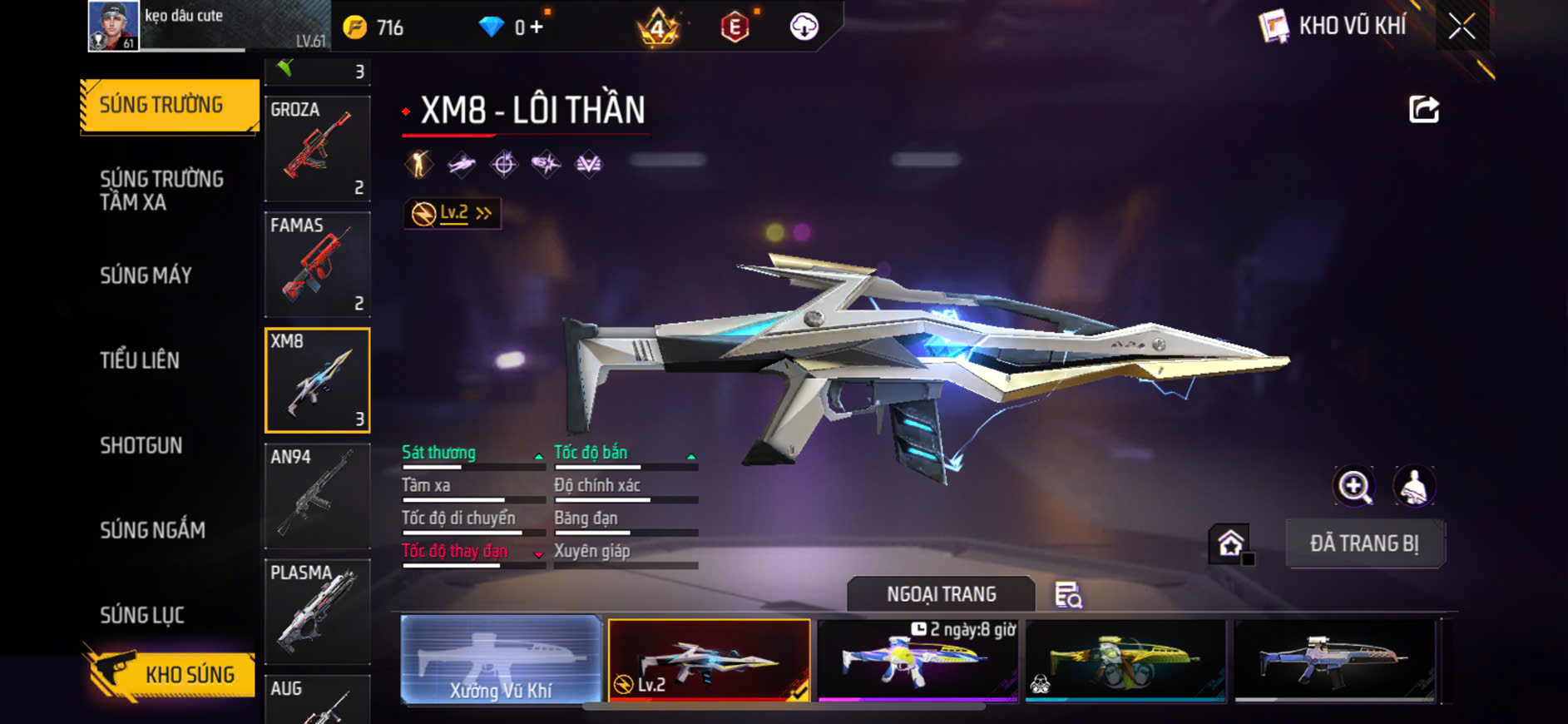Screen dimensions: 1568x724
Task: Select the Xưởng Vũ Khí skin tile
Action: 501,660
